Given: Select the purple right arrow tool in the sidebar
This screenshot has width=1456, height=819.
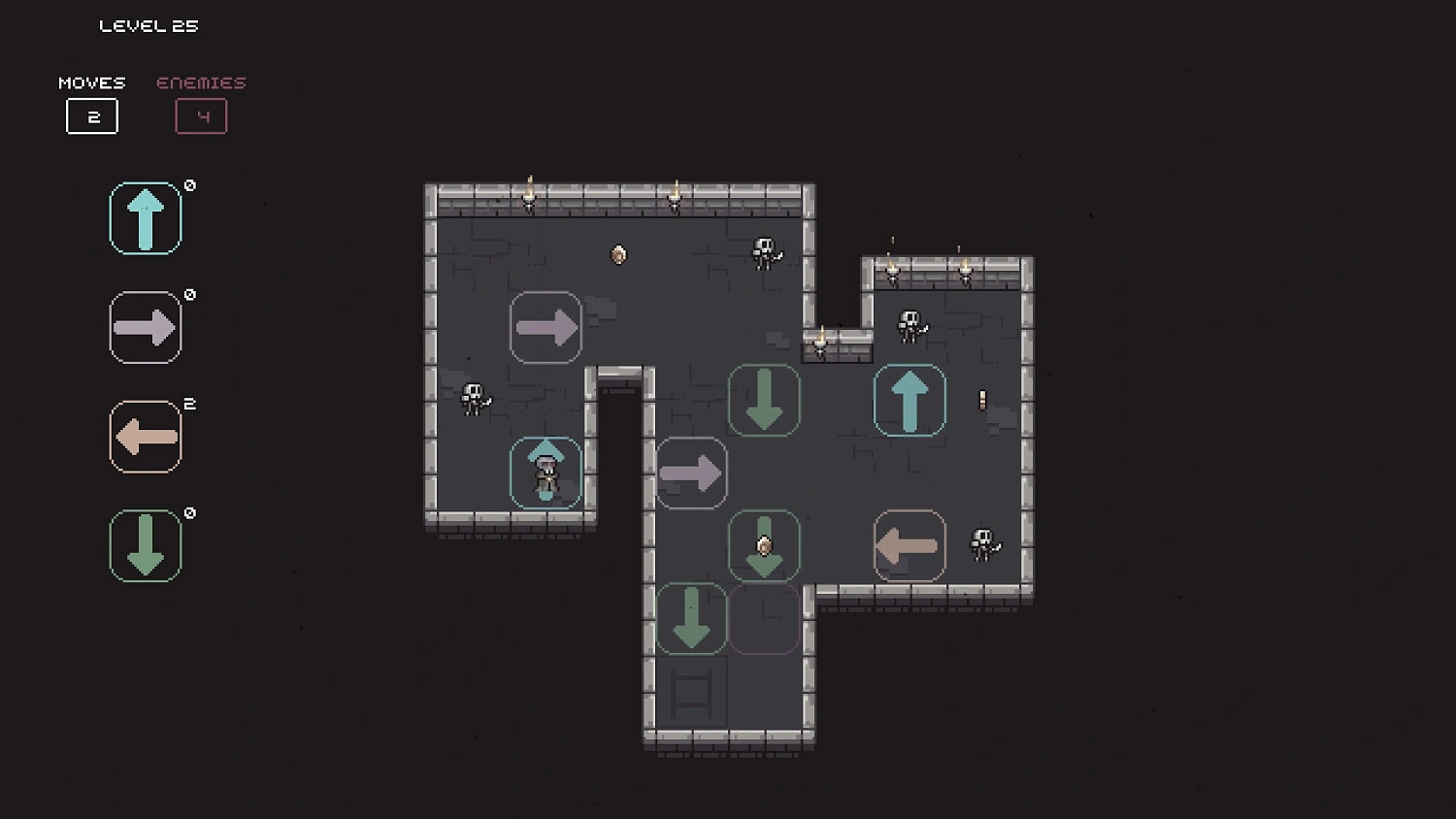Looking at the screenshot, I should [146, 327].
